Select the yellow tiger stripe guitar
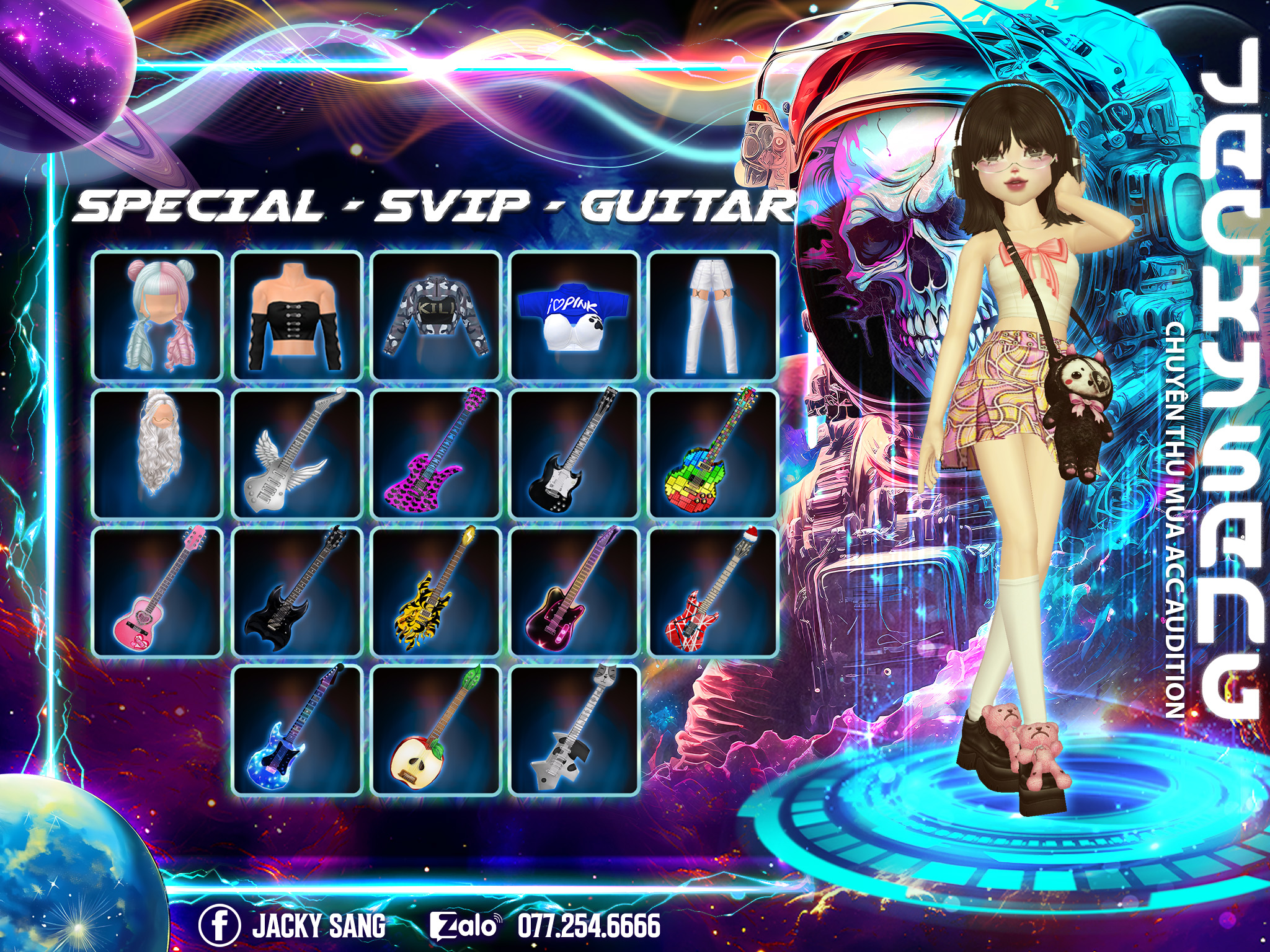Screen dimensions: 1270x952 pyautogui.click(x=436, y=593)
